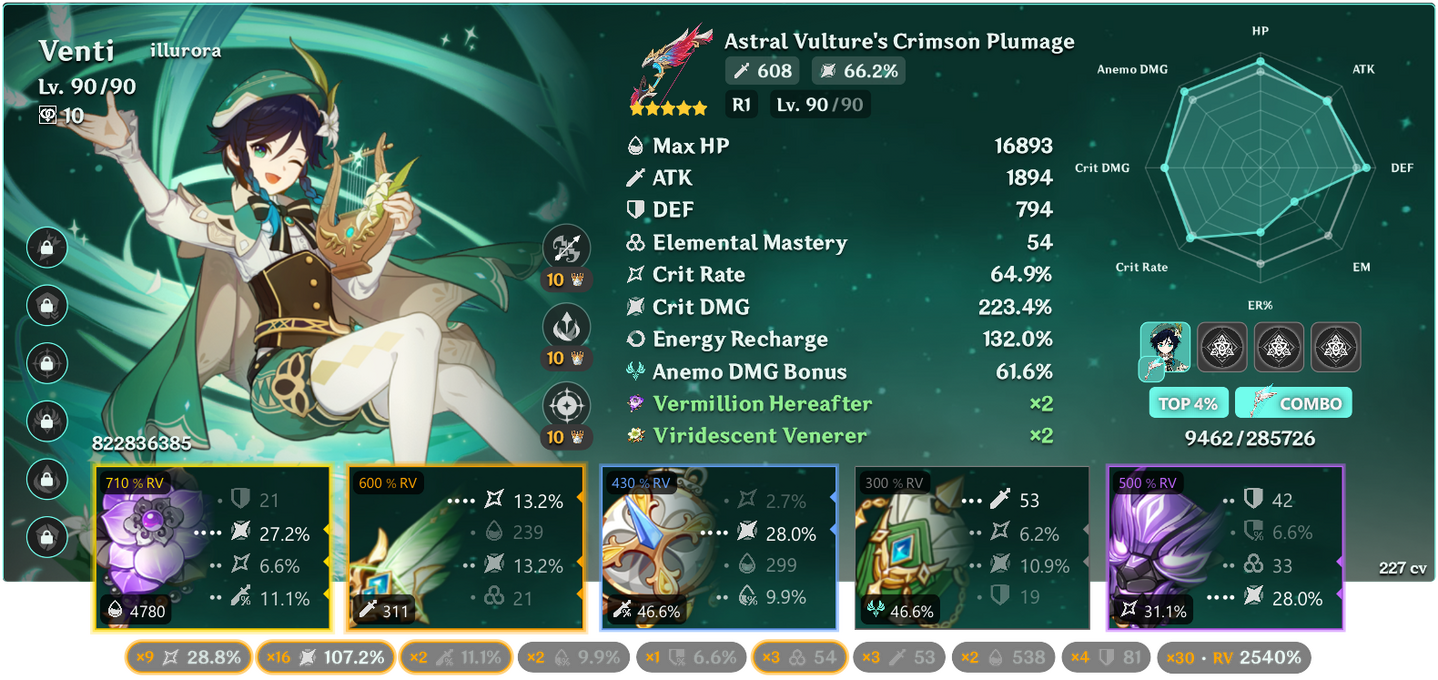
Task: Choose the sands timepiece artifact card
Action: [717, 550]
